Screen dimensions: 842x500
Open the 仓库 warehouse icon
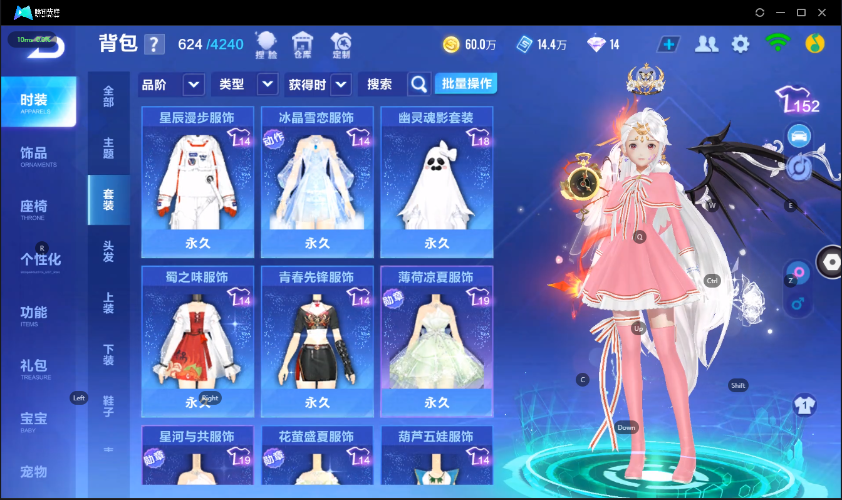[302, 44]
